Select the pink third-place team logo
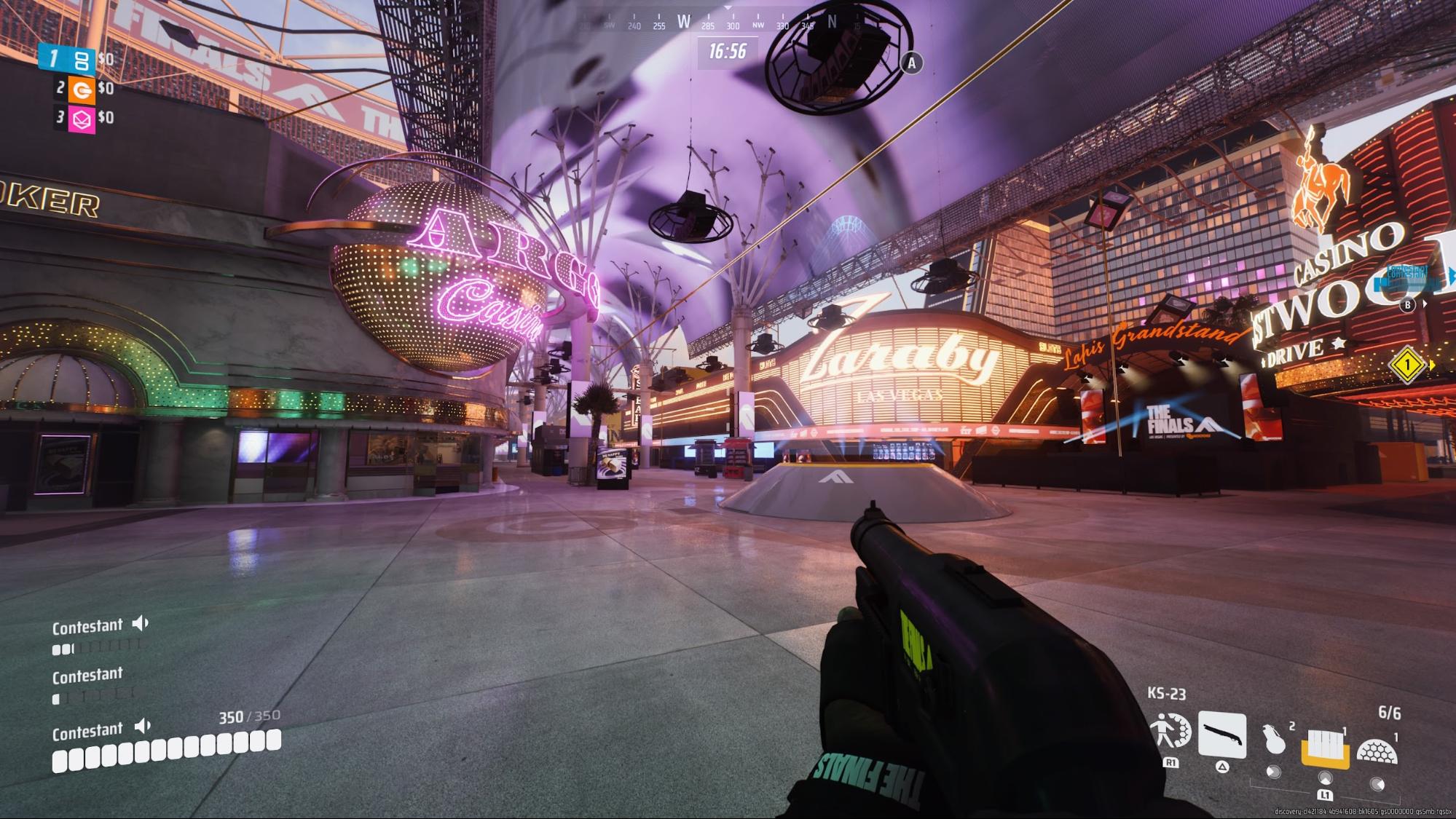 pos(81,119)
